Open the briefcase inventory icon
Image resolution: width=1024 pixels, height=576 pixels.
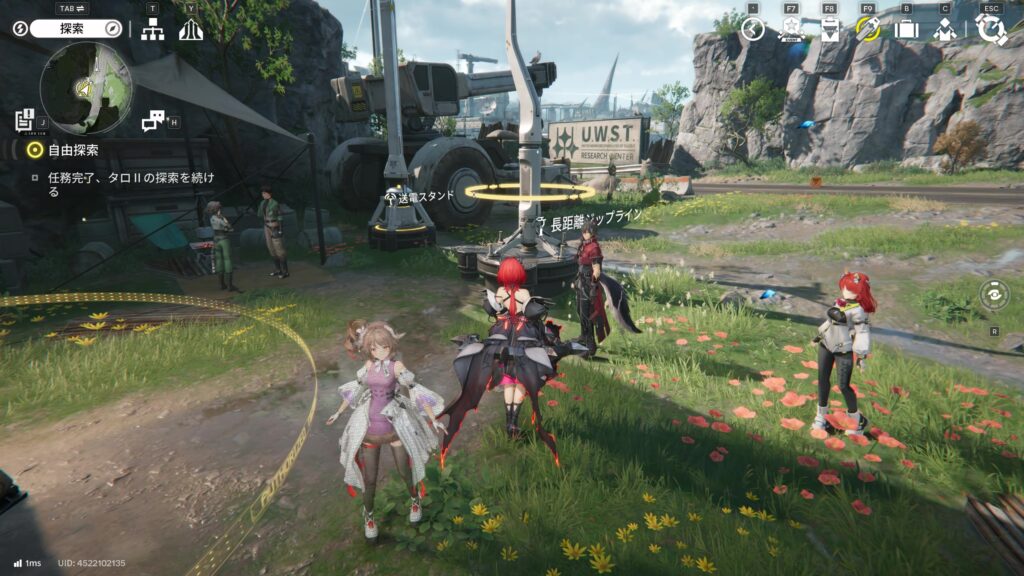pyautogui.click(x=906, y=29)
